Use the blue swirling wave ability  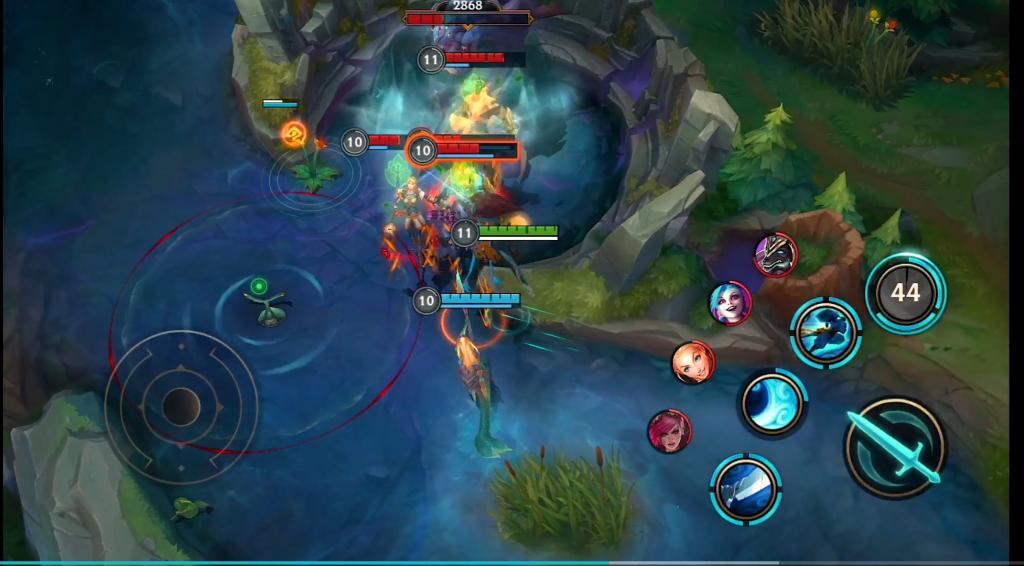click(772, 403)
